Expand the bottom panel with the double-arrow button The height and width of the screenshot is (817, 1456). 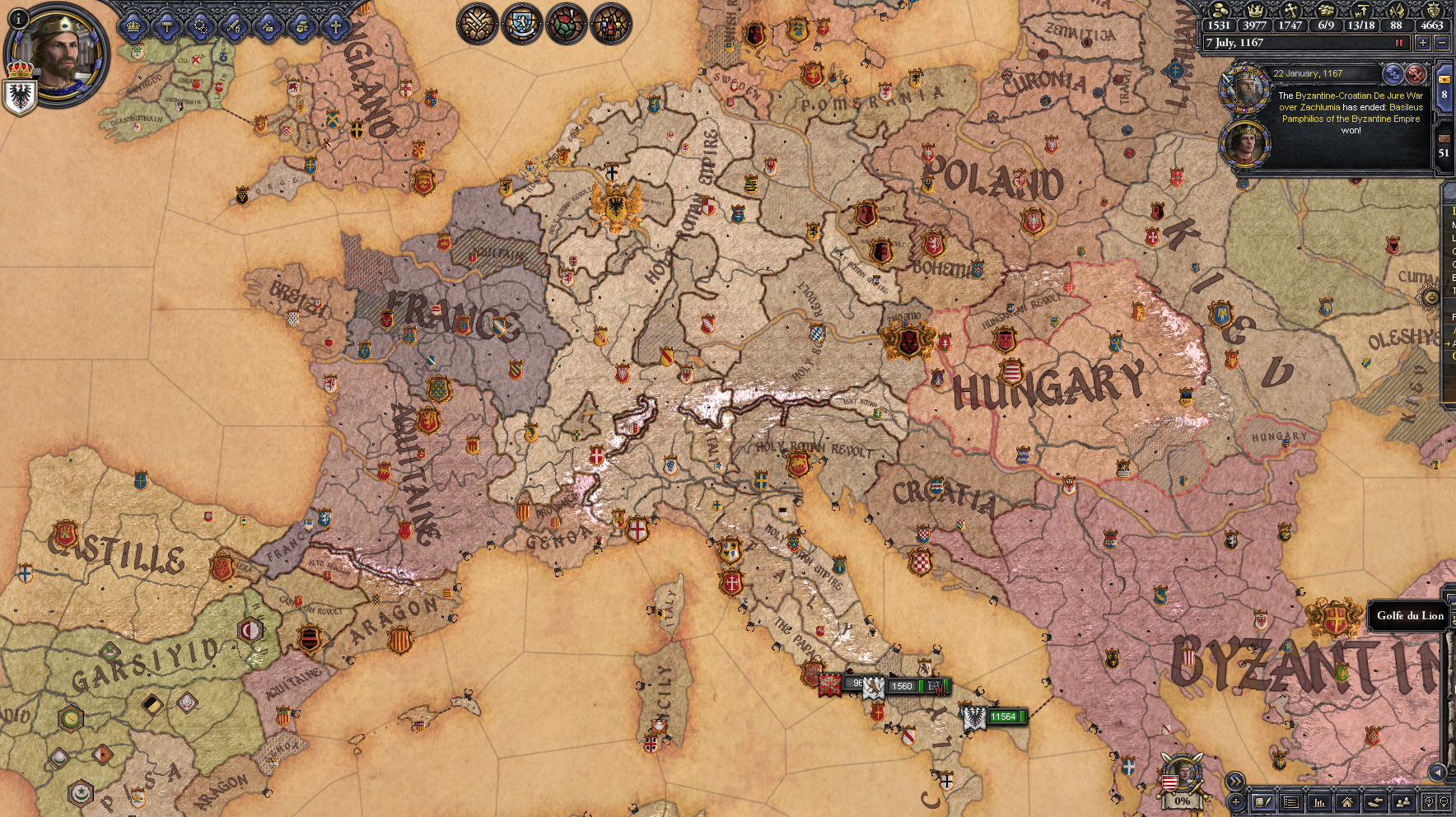pyautogui.click(x=1235, y=781)
